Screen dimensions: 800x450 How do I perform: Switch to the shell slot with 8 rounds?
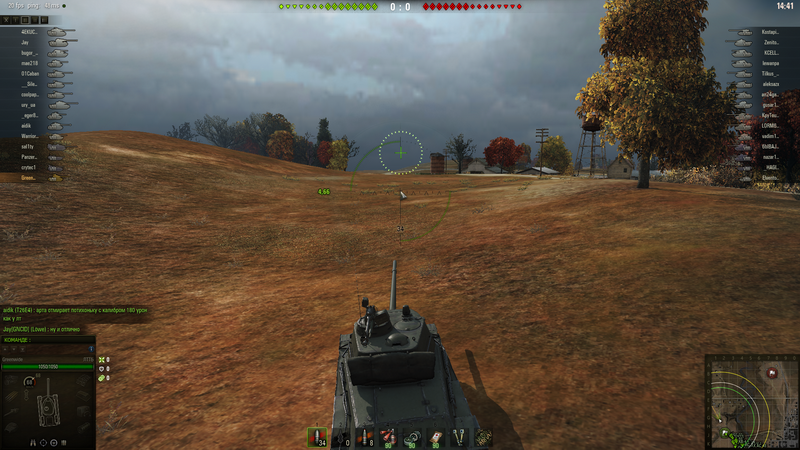366,437
